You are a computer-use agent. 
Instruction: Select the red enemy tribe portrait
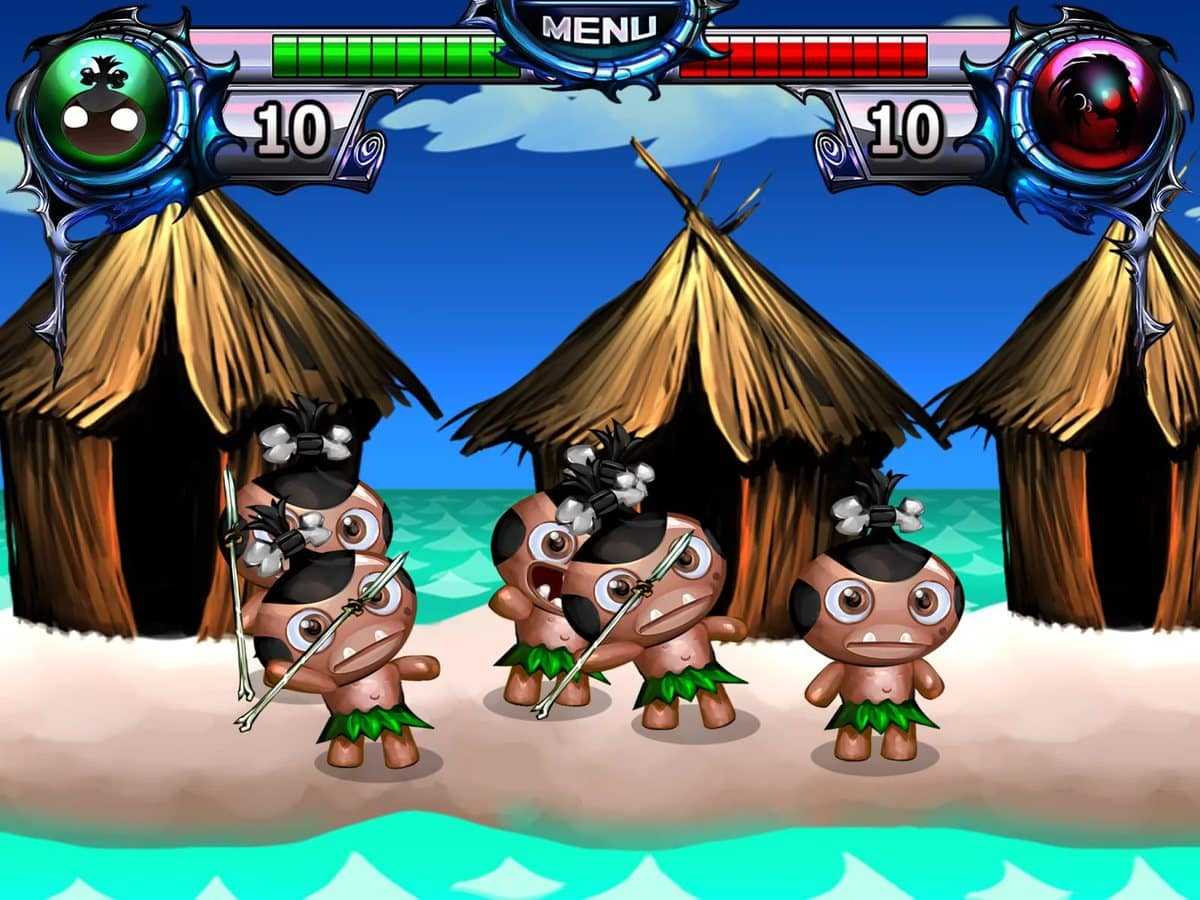(x=1097, y=105)
